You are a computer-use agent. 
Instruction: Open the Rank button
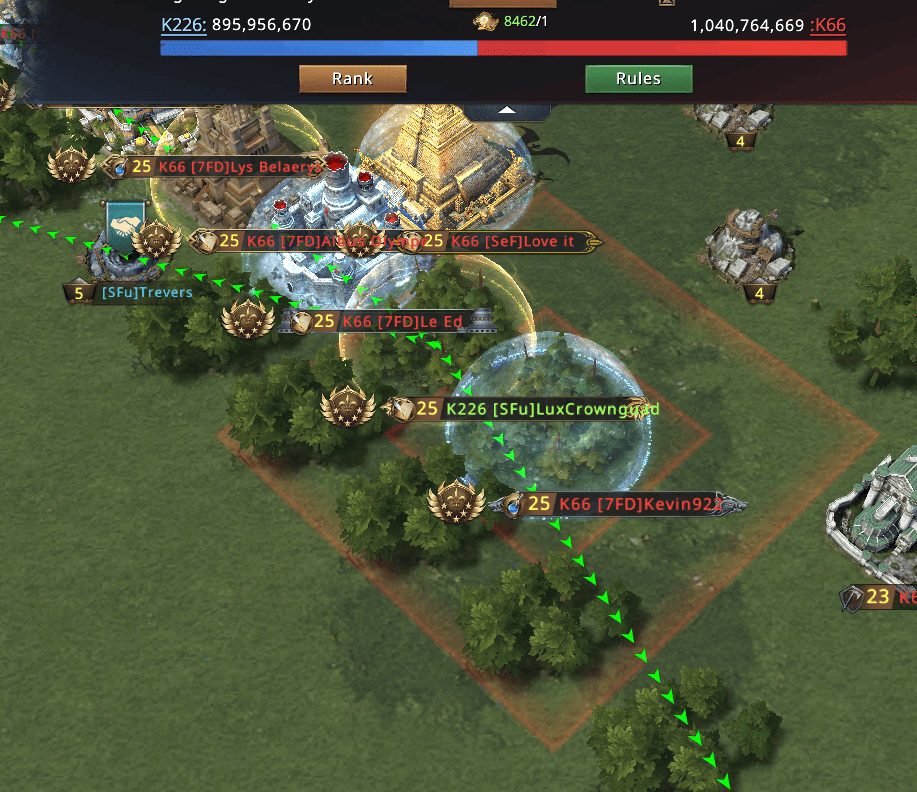coord(352,79)
